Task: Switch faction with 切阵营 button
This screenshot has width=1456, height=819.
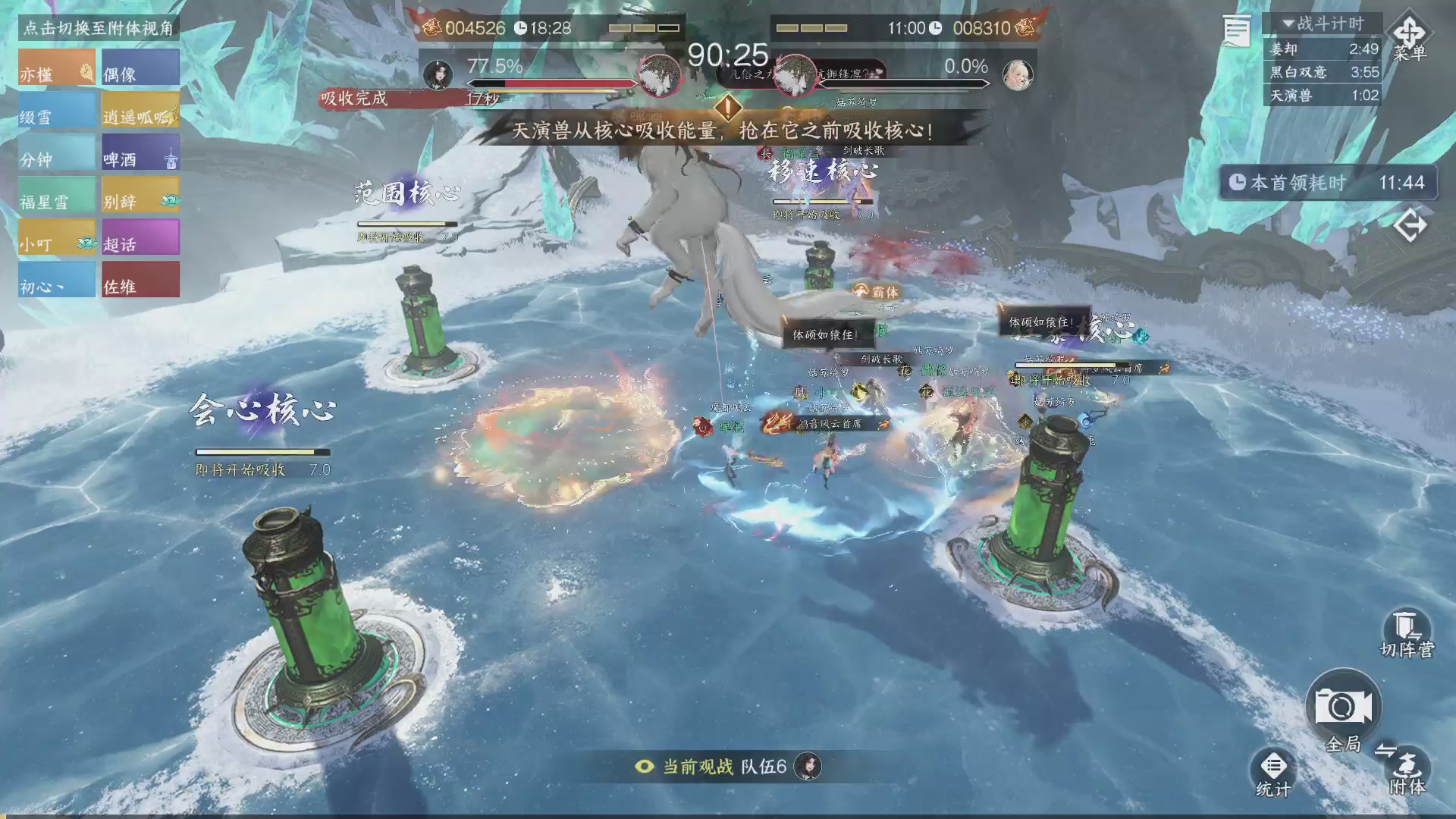Action: 1407,634
